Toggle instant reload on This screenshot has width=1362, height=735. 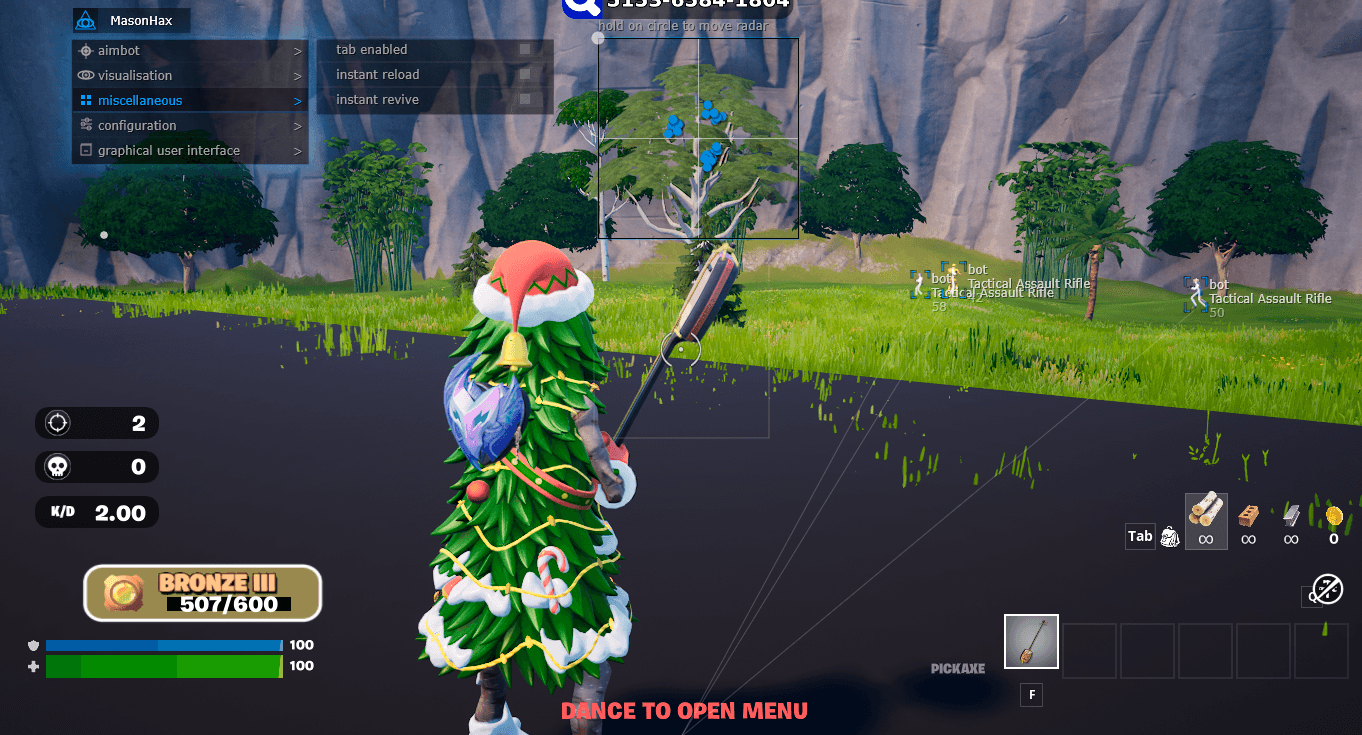click(x=527, y=74)
